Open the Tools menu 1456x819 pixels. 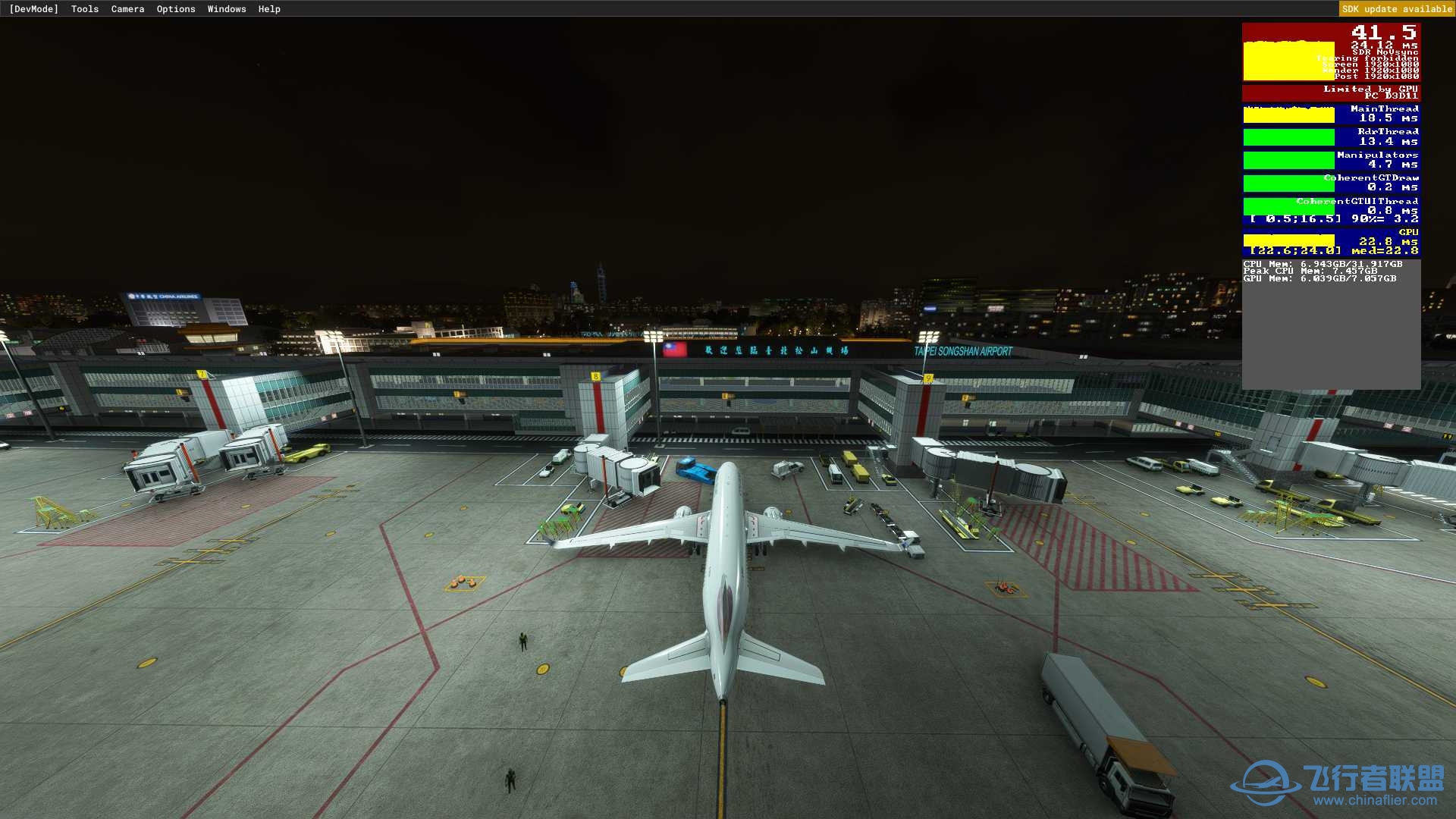tap(85, 9)
